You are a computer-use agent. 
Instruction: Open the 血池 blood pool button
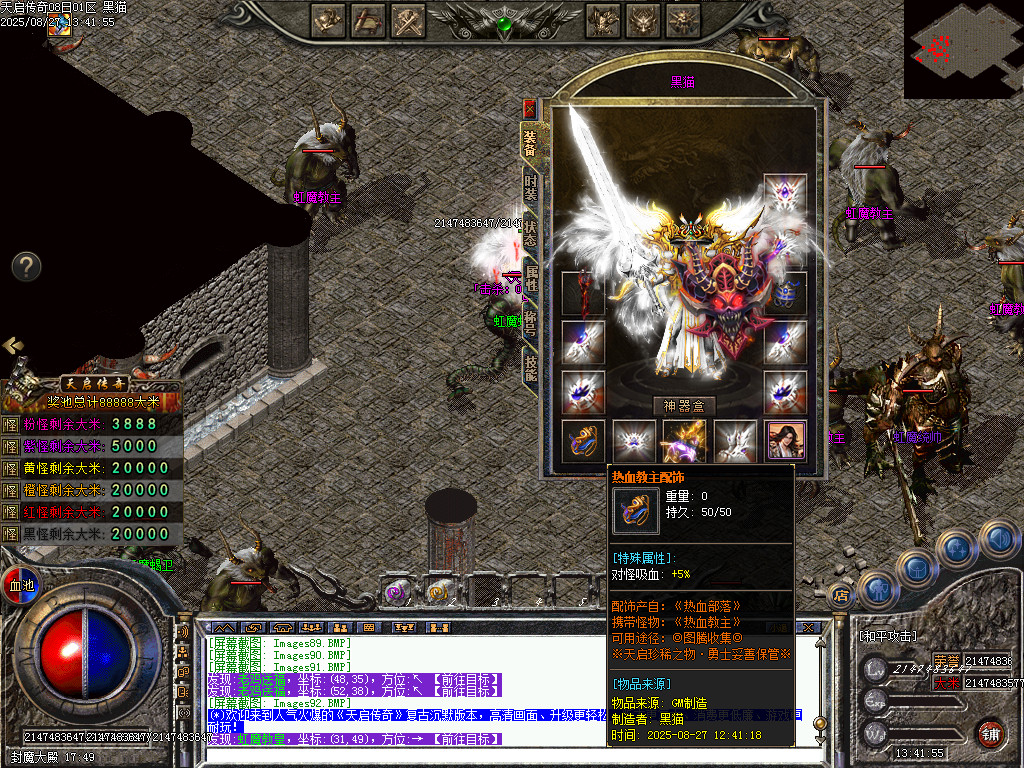point(20,585)
